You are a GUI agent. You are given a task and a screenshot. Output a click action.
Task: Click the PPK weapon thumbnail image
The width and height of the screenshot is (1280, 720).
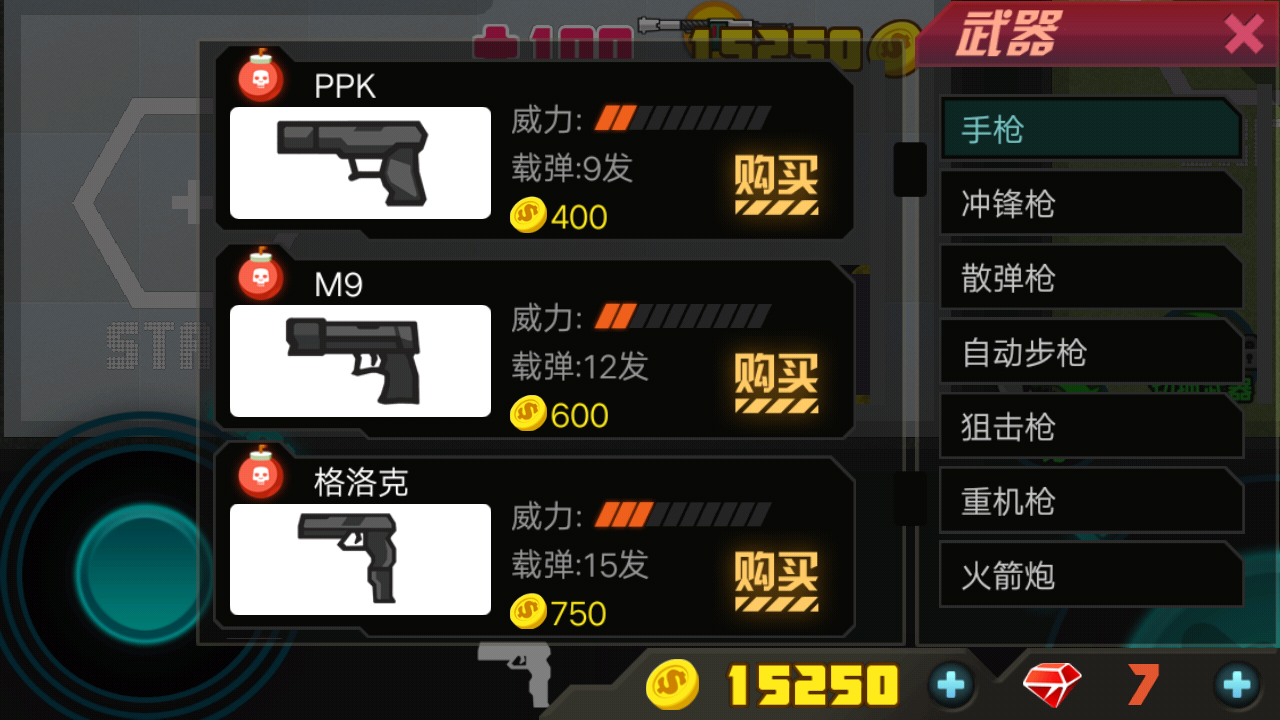(x=359, y=164)
